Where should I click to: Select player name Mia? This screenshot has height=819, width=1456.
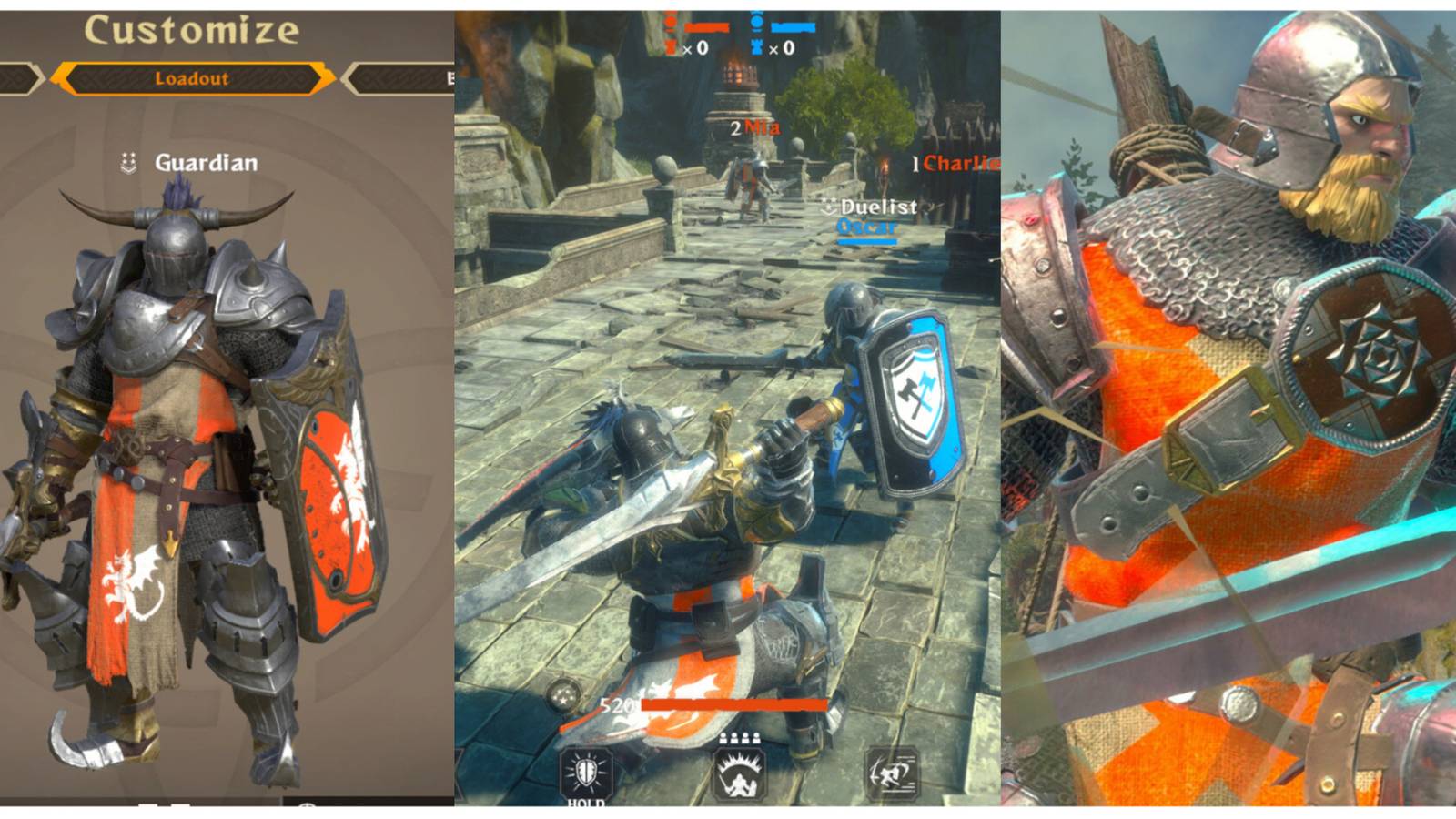pyautogui.click(x=761, y=127)
